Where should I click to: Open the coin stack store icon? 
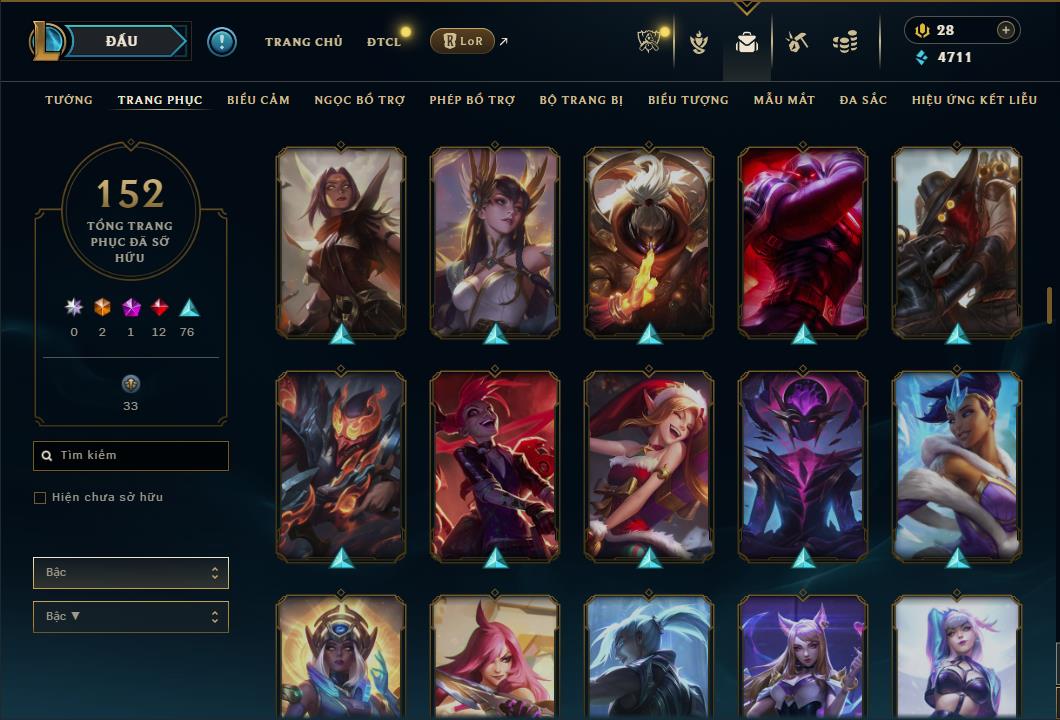[x=845, y=42]
